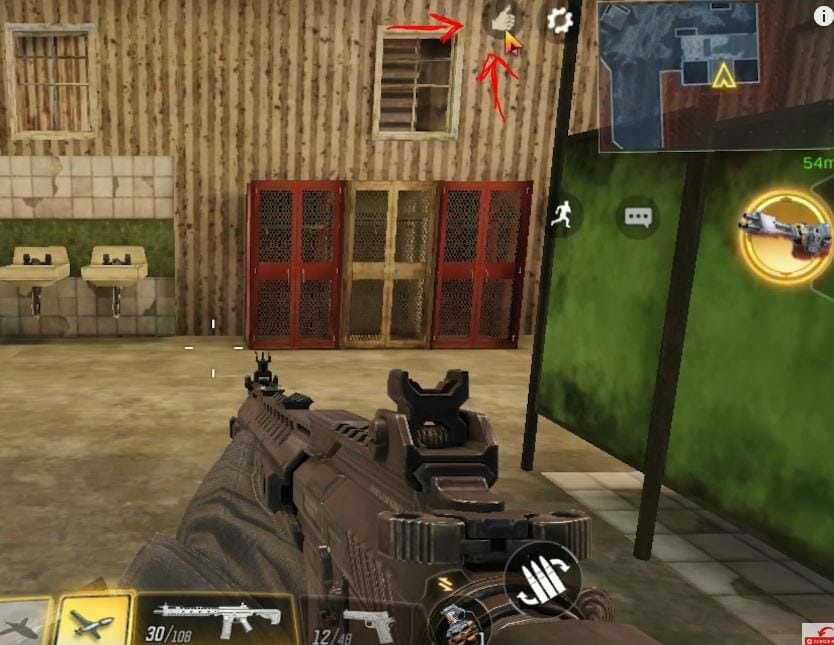Activate the golden operator skill weapon
The width and height of the screenshot is (834, 645).
(790, 234)
